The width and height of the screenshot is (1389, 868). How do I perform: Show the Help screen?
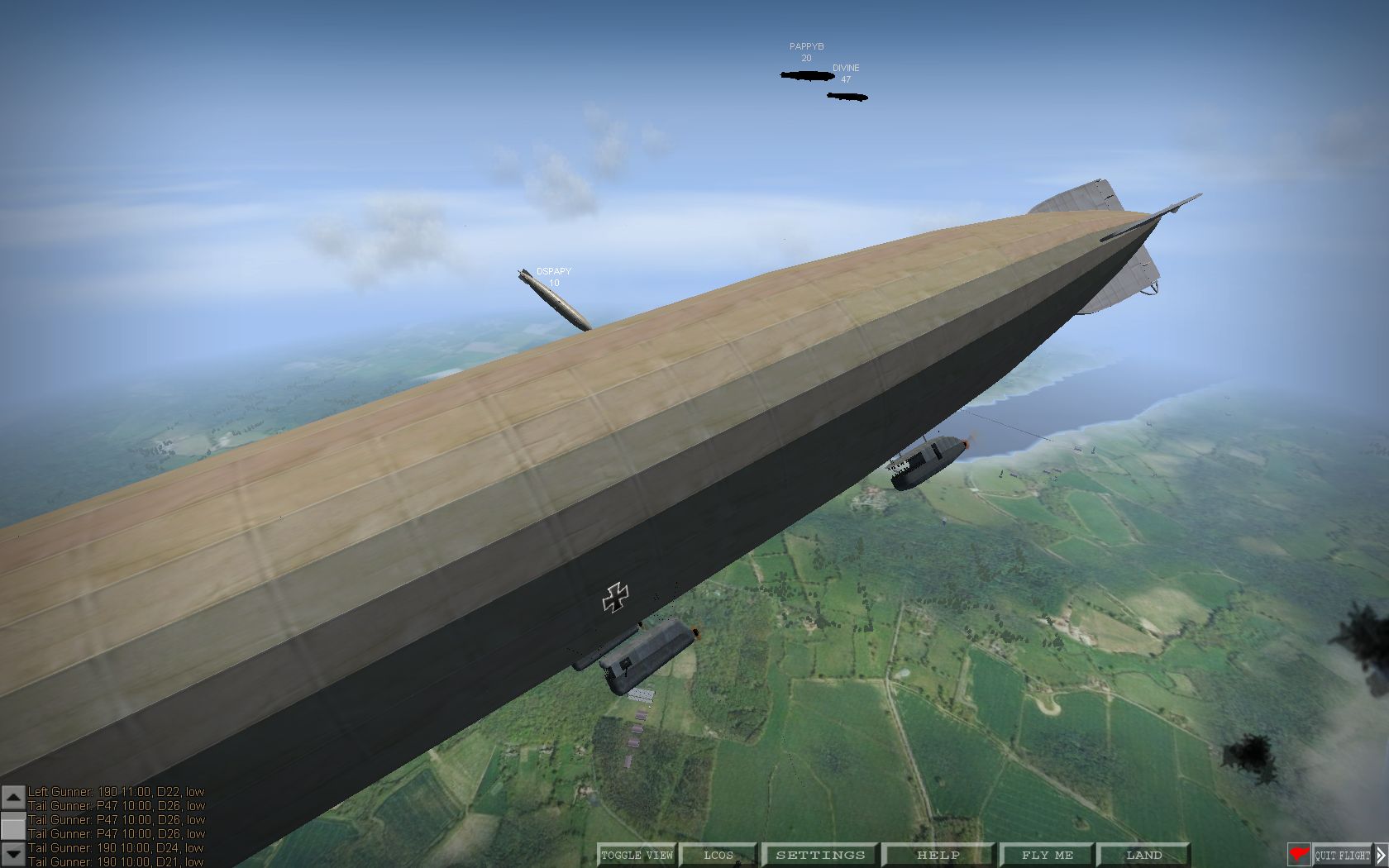click(x=938, y=855)
